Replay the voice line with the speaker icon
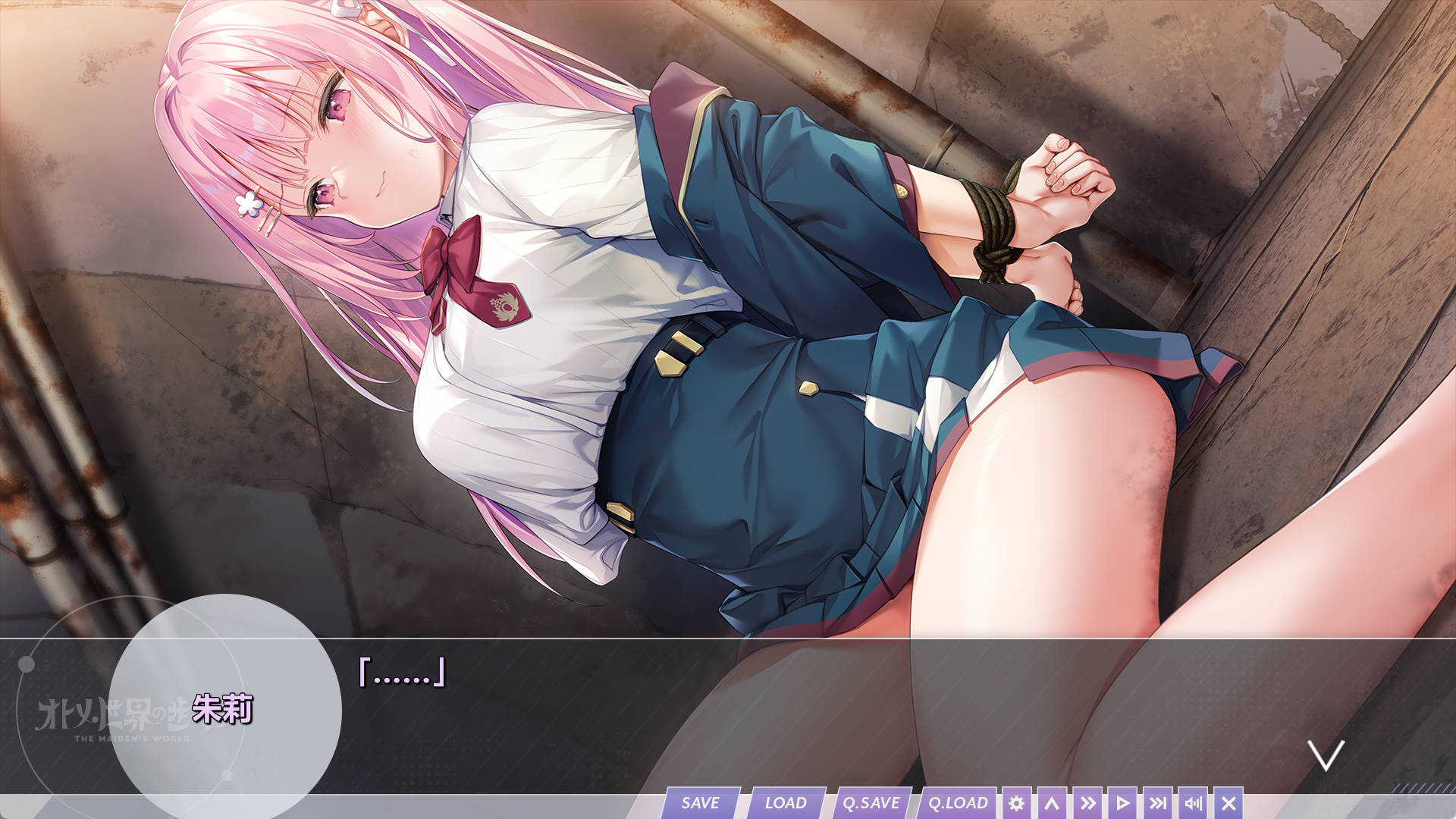1456x819 pixels. (1194, 802)
